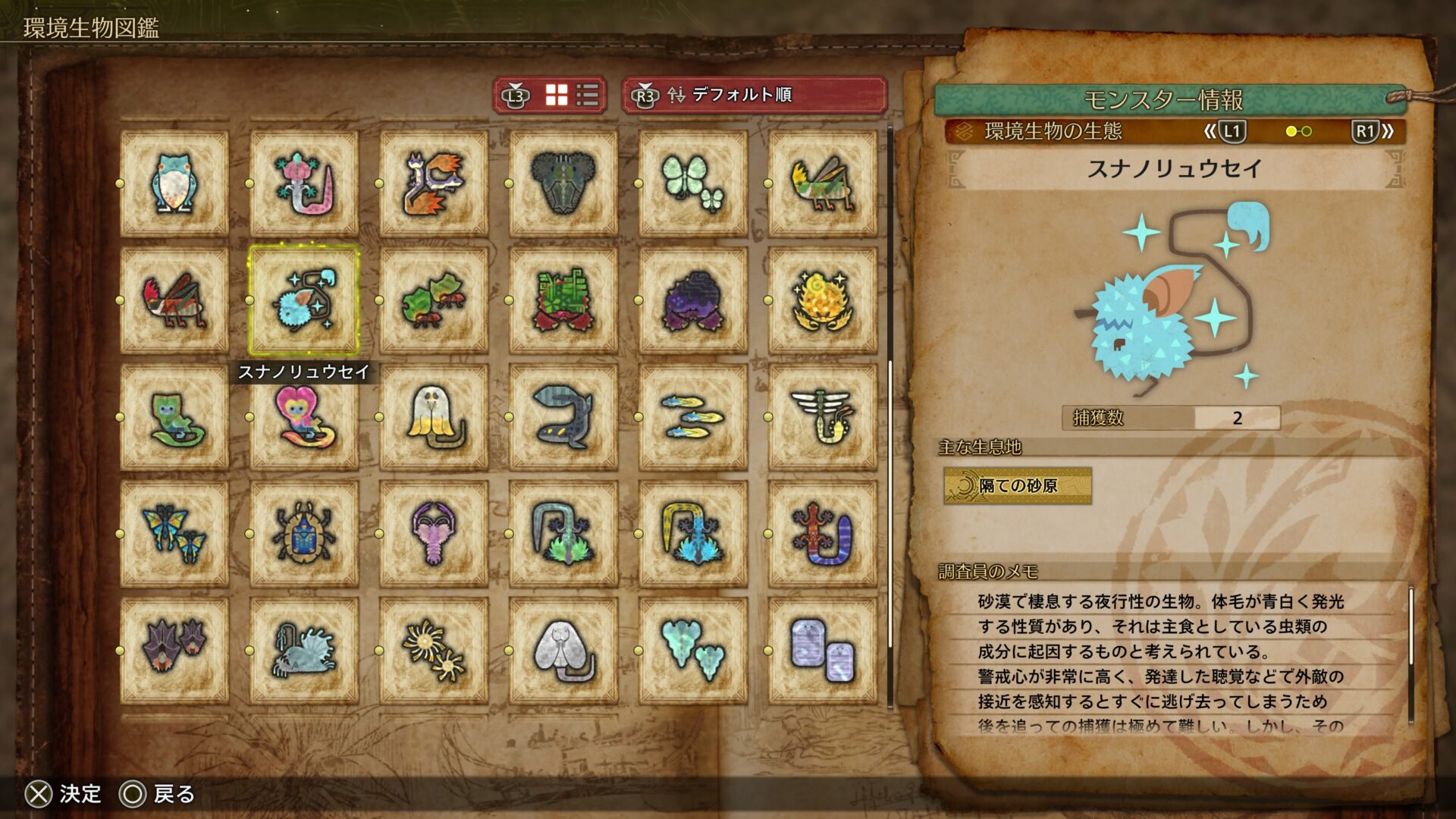This screenshot has width=1456, height=819.
Task: Select the teal leaf cluster creature tile
Action: (x=693, y=651)
